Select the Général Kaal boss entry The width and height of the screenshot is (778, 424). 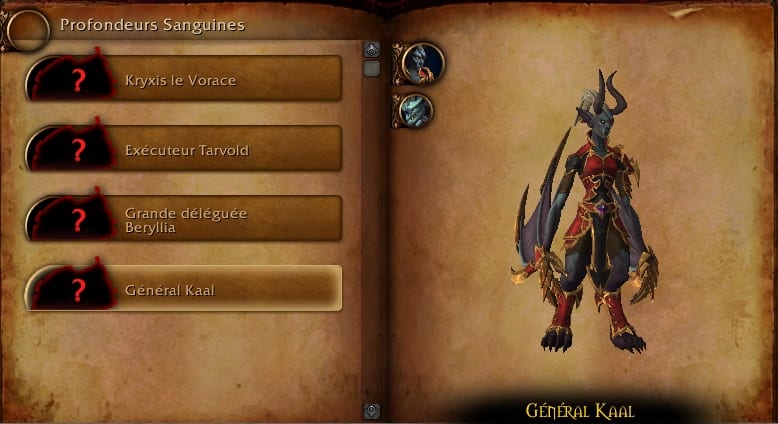(185, 290)
